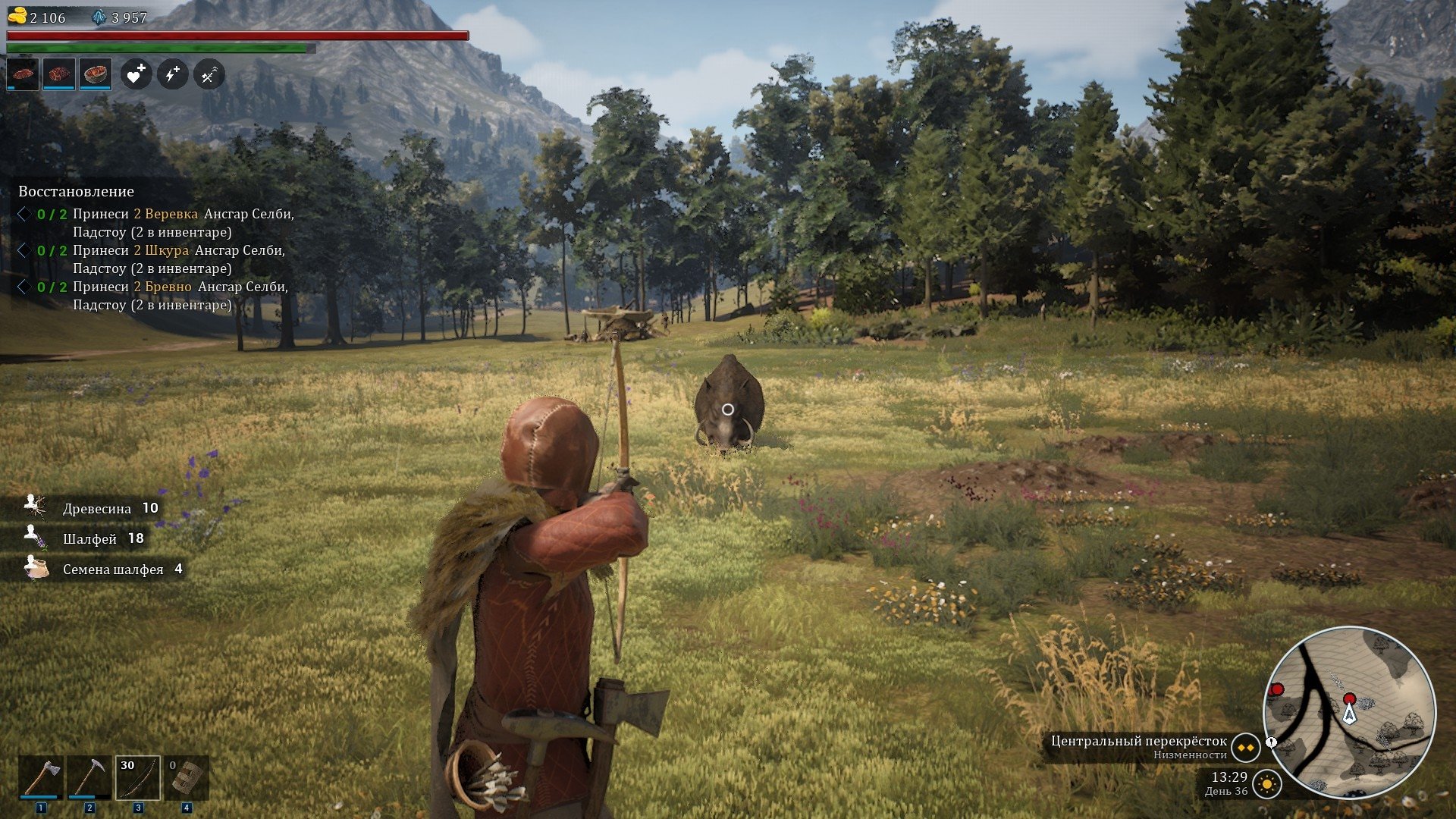The height and width of the screenshot is (819, 1456).
Task: Select the «2 Шкура» quest objective
Action: [162, 250]
